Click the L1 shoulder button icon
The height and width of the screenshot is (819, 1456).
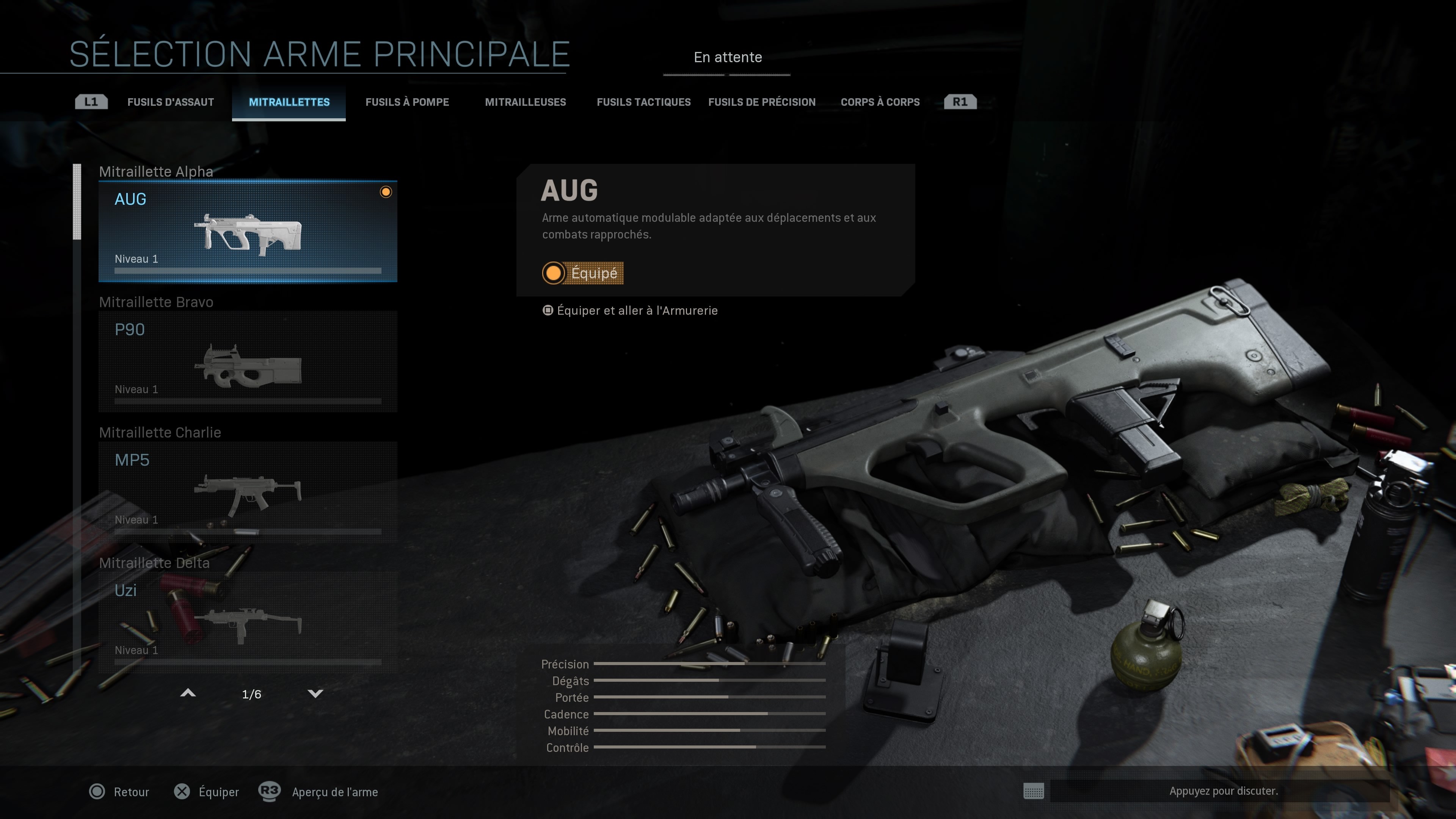(91, 102)
